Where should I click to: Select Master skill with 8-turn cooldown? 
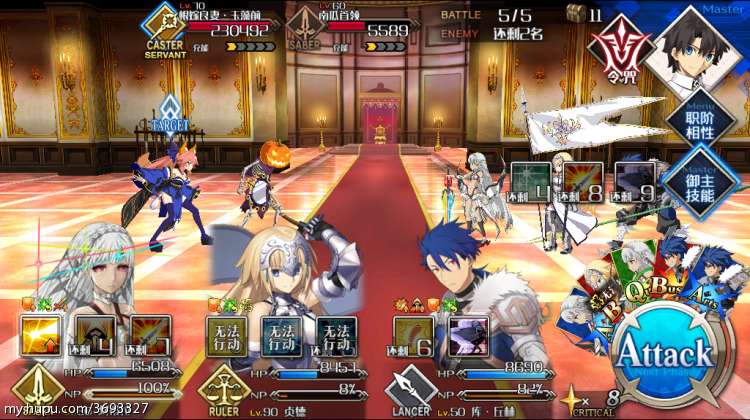click(x=582, y=181)
